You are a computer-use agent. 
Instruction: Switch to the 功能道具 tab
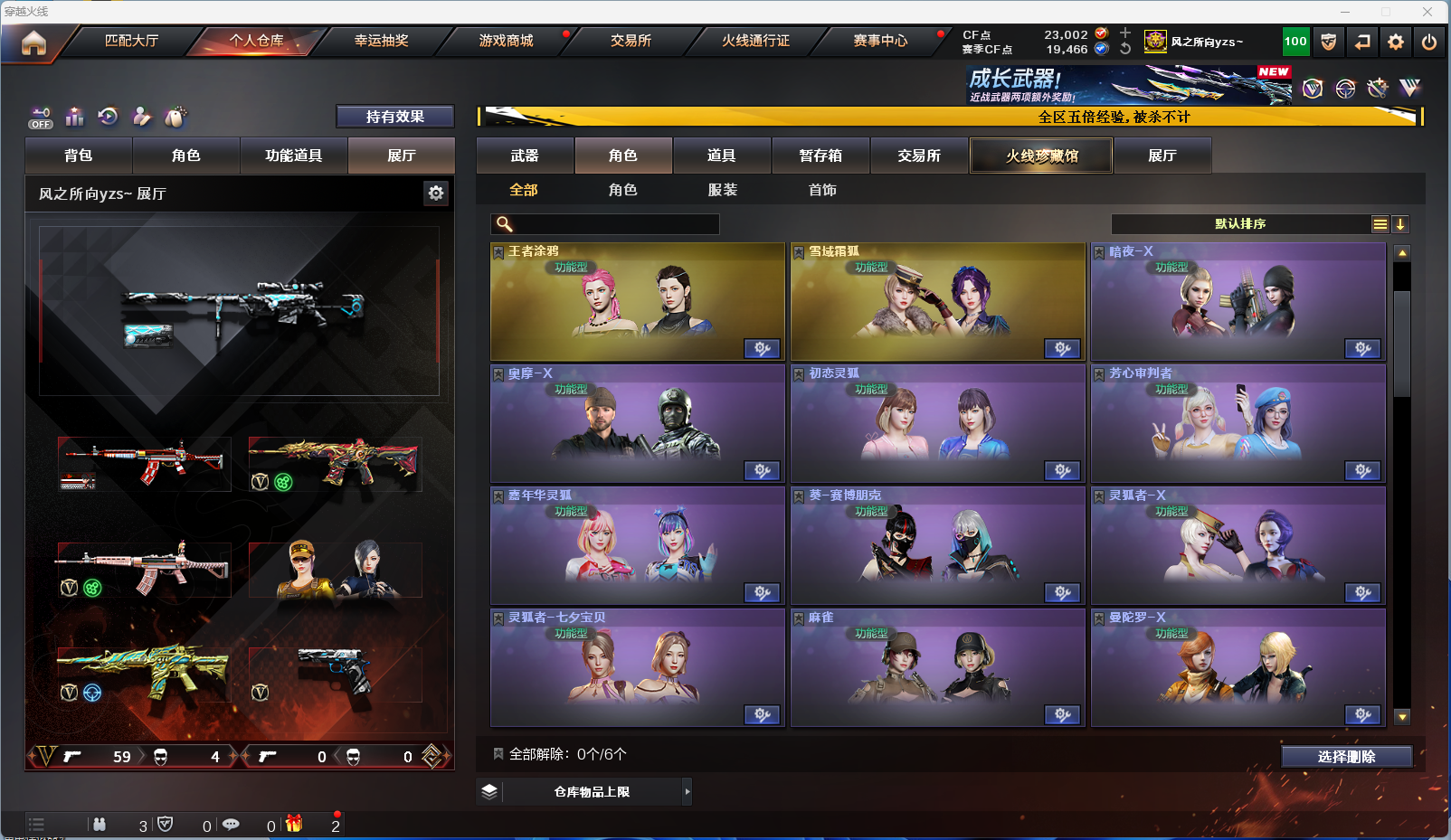pyautogui.click(x=293, y=156)
